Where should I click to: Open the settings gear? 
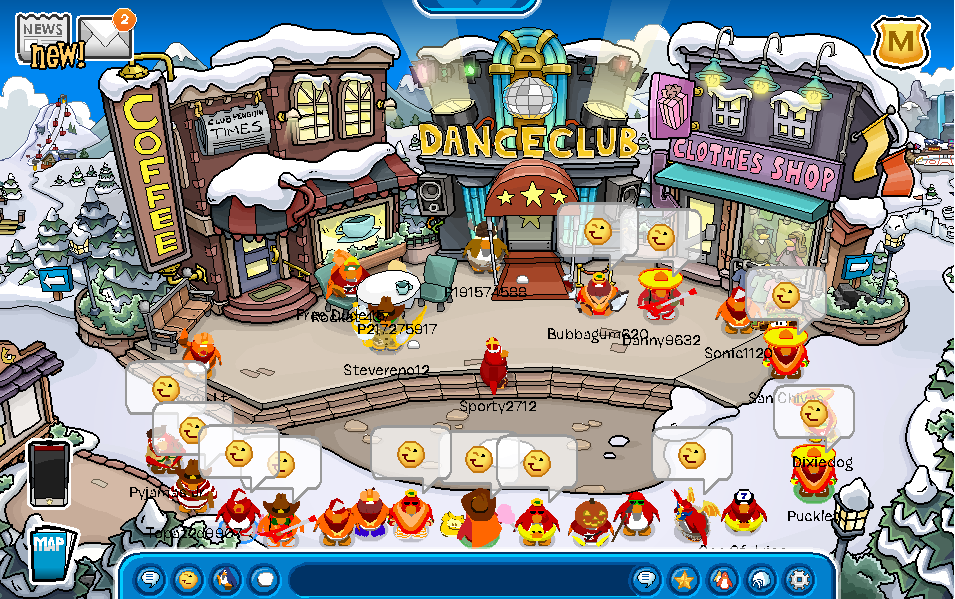(798, 579)
